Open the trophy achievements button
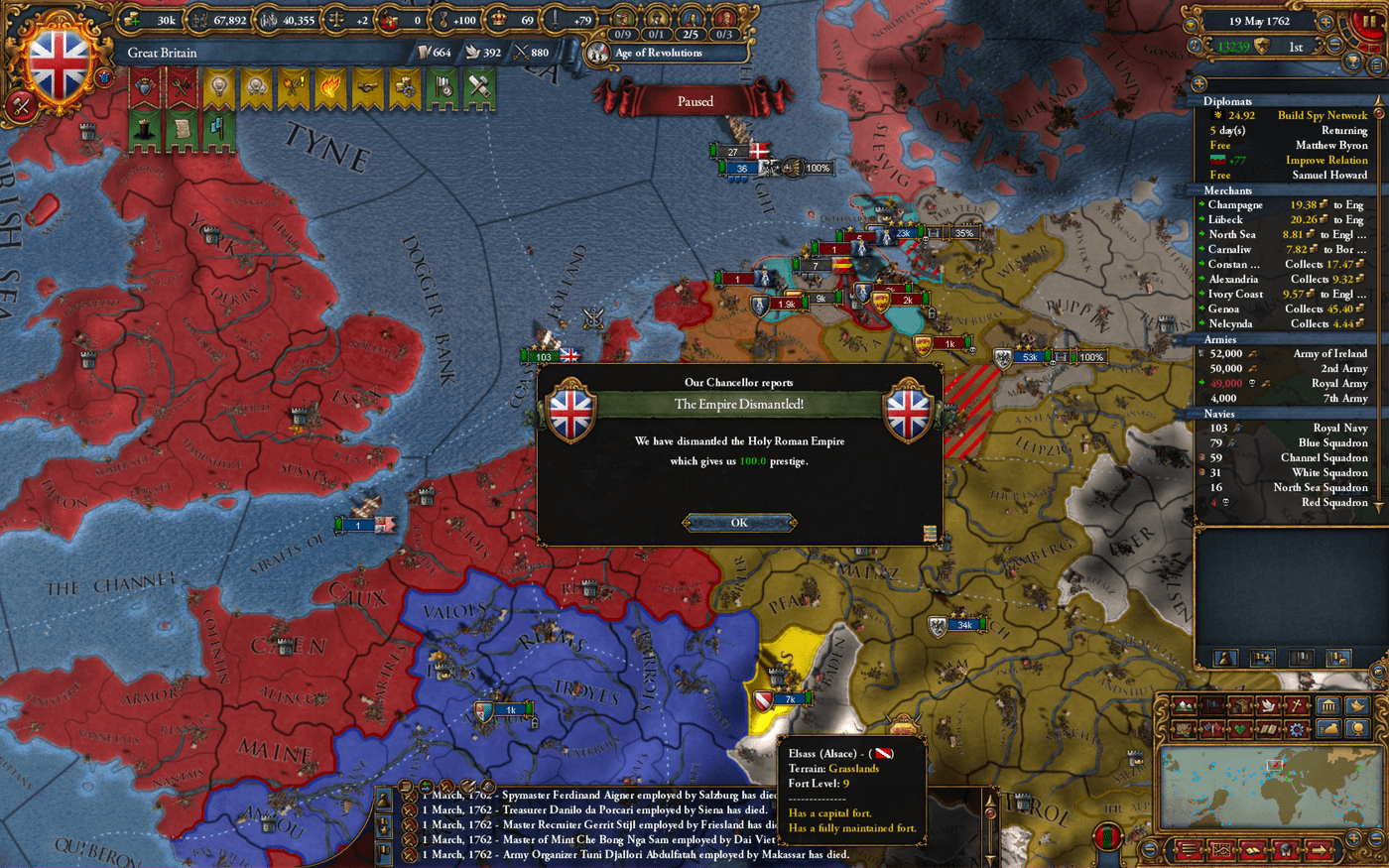 pyautogui.click(x=1354, y=63)
